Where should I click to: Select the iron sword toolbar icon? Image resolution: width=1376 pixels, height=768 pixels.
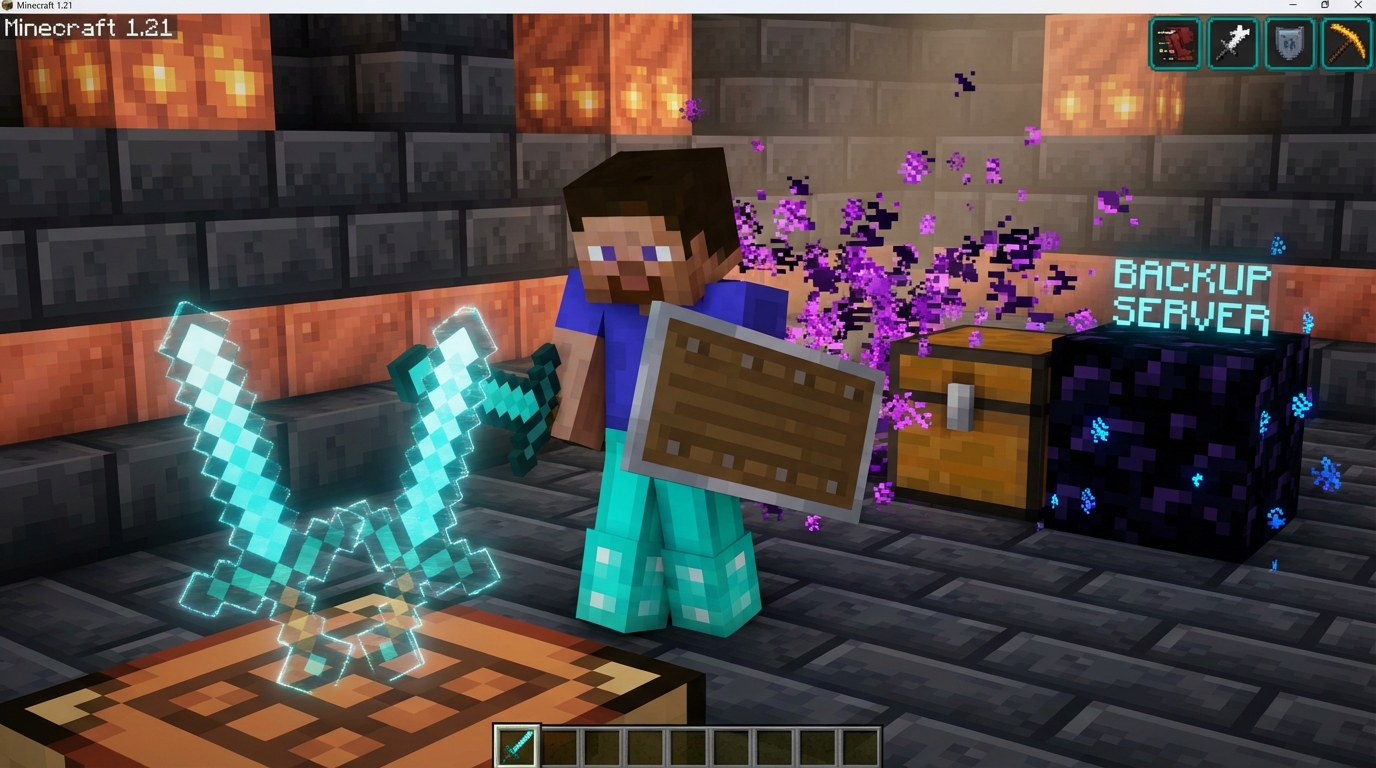click(x=1231, y=43)
